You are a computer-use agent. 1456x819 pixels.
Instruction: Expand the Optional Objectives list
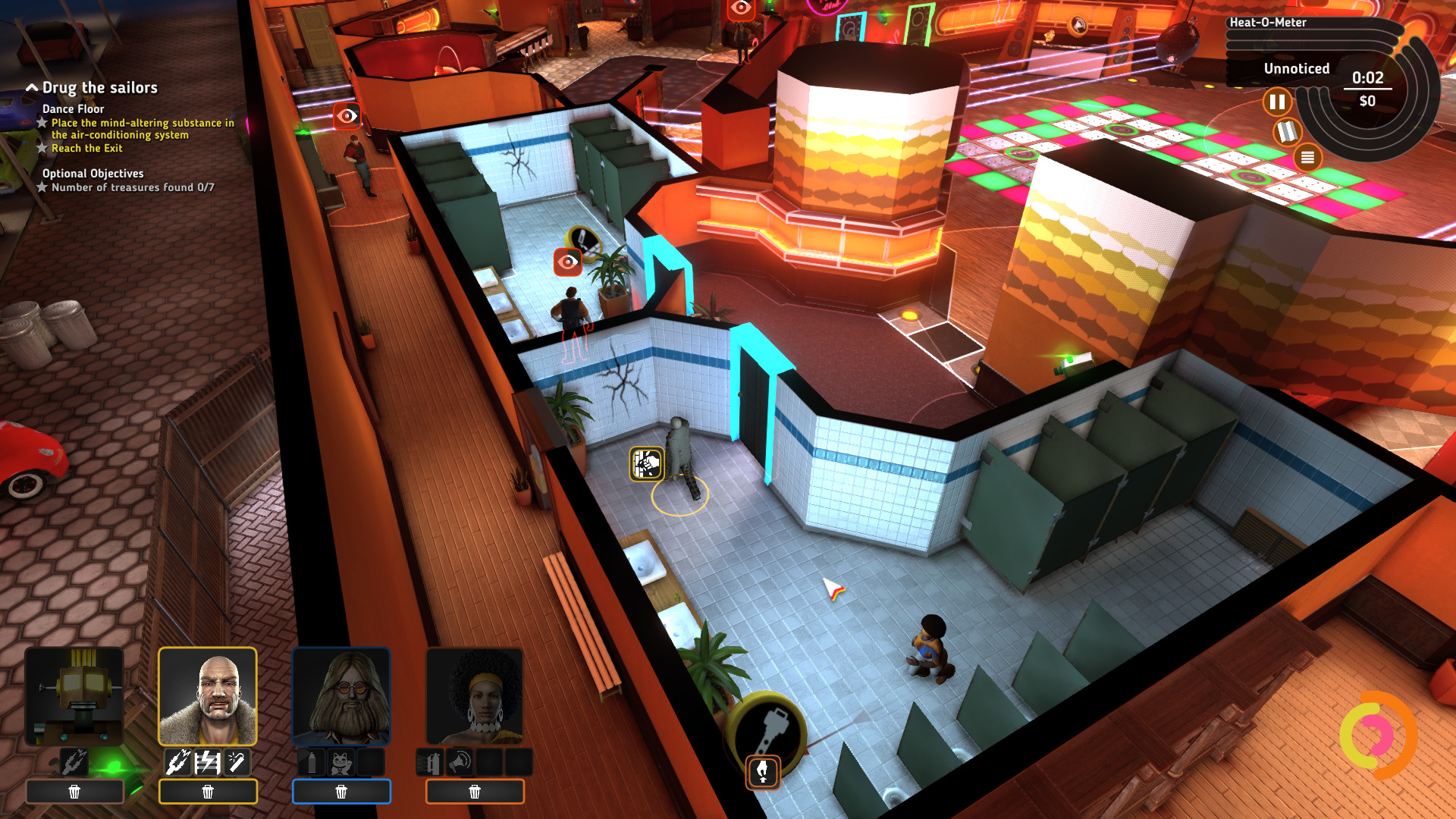point(93,173)
